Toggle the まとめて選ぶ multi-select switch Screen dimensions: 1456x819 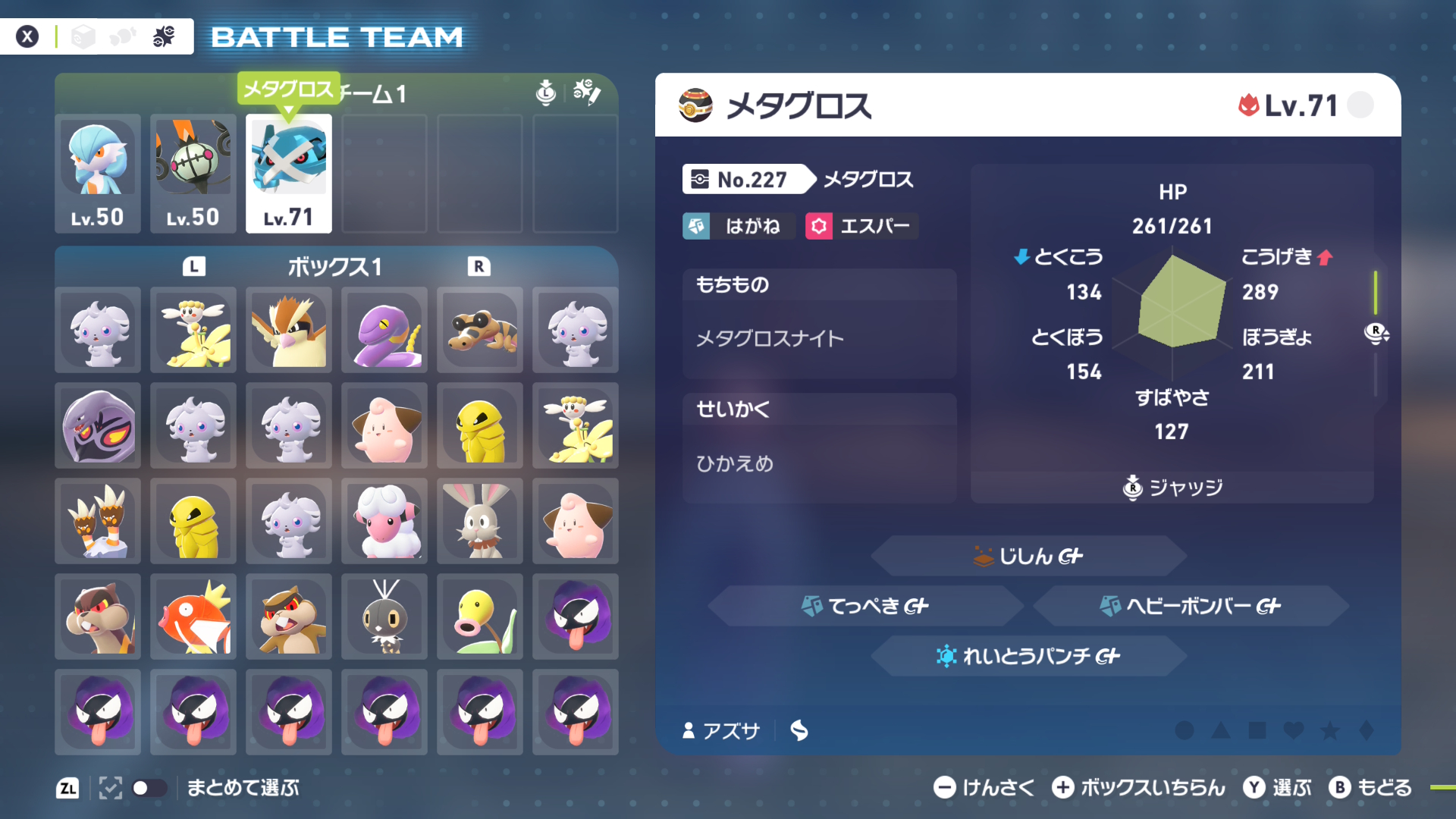pyautogui.click(x=149, y=788)
